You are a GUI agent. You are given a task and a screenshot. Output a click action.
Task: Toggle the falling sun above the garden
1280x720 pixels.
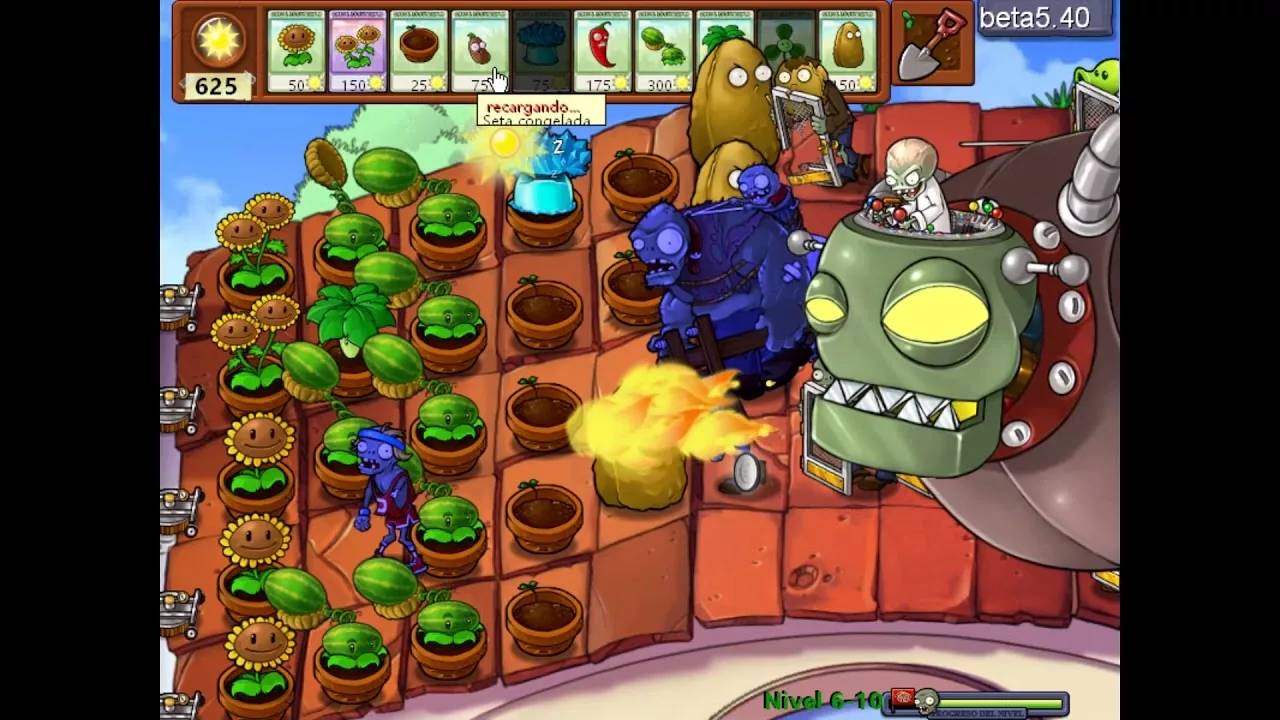coord(504,146)
